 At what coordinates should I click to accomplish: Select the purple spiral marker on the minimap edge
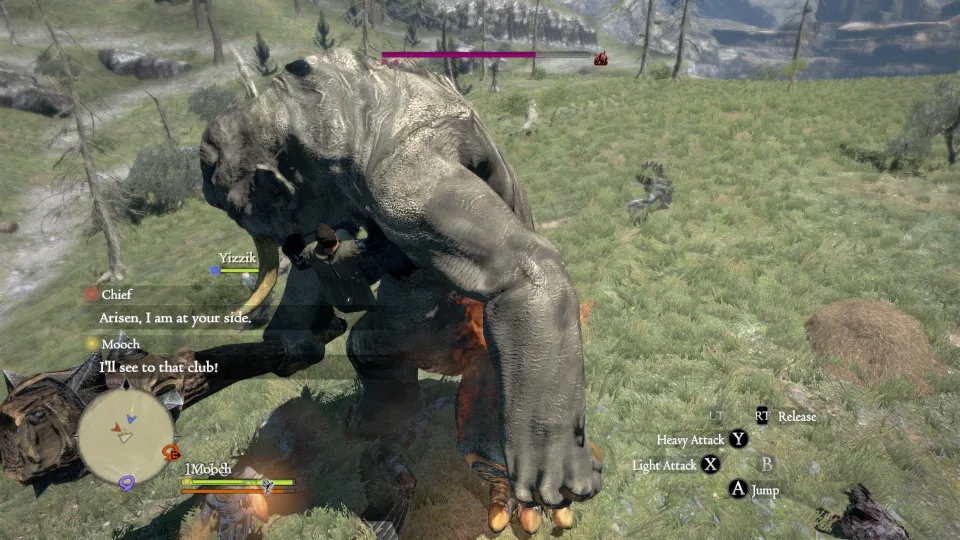click(128, 483)
